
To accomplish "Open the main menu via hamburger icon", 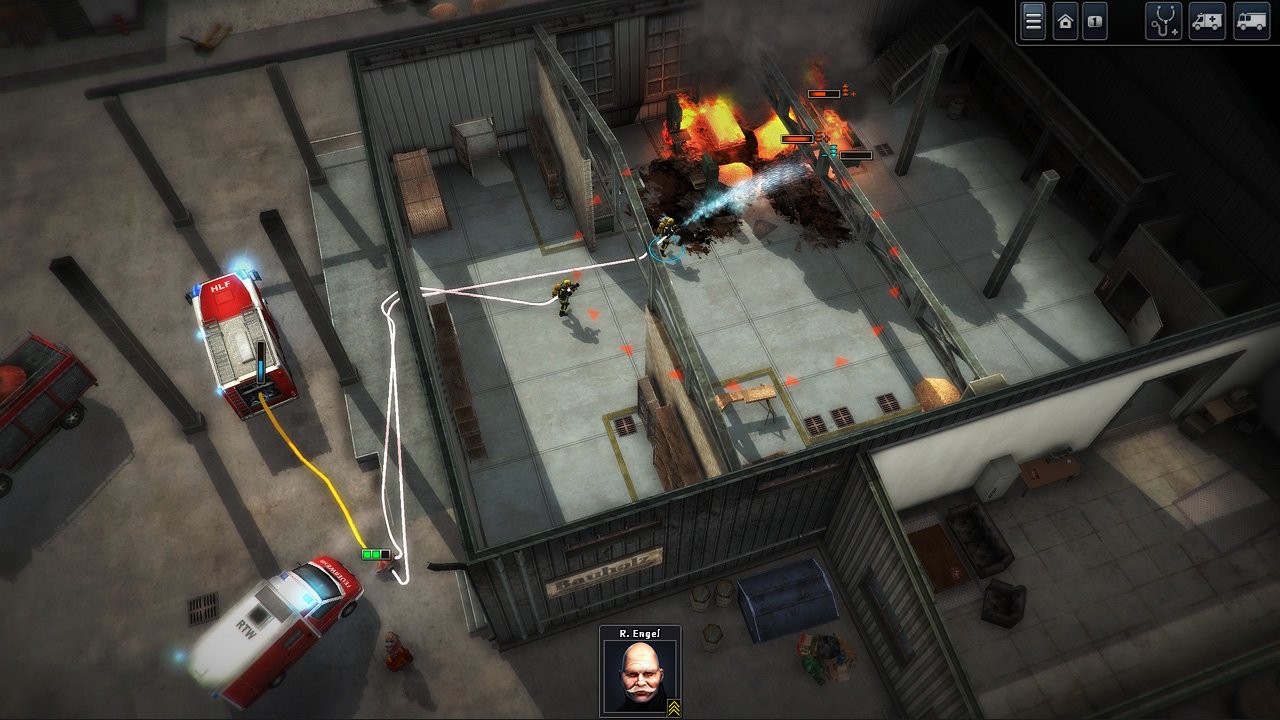I will tap(1033, 21).
